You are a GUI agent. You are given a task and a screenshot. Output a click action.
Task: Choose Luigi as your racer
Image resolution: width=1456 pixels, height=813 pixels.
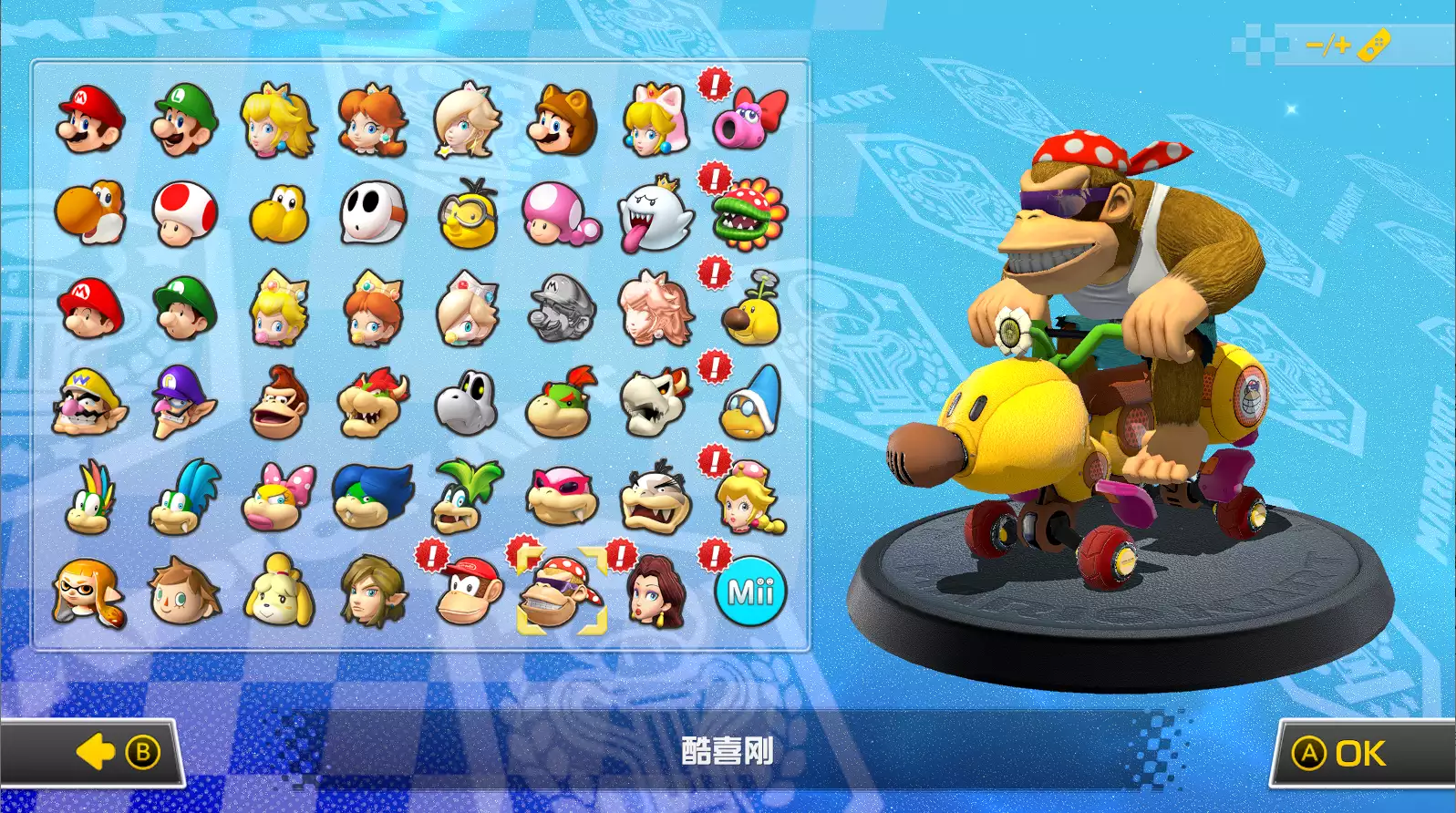[x=185, y=120]
